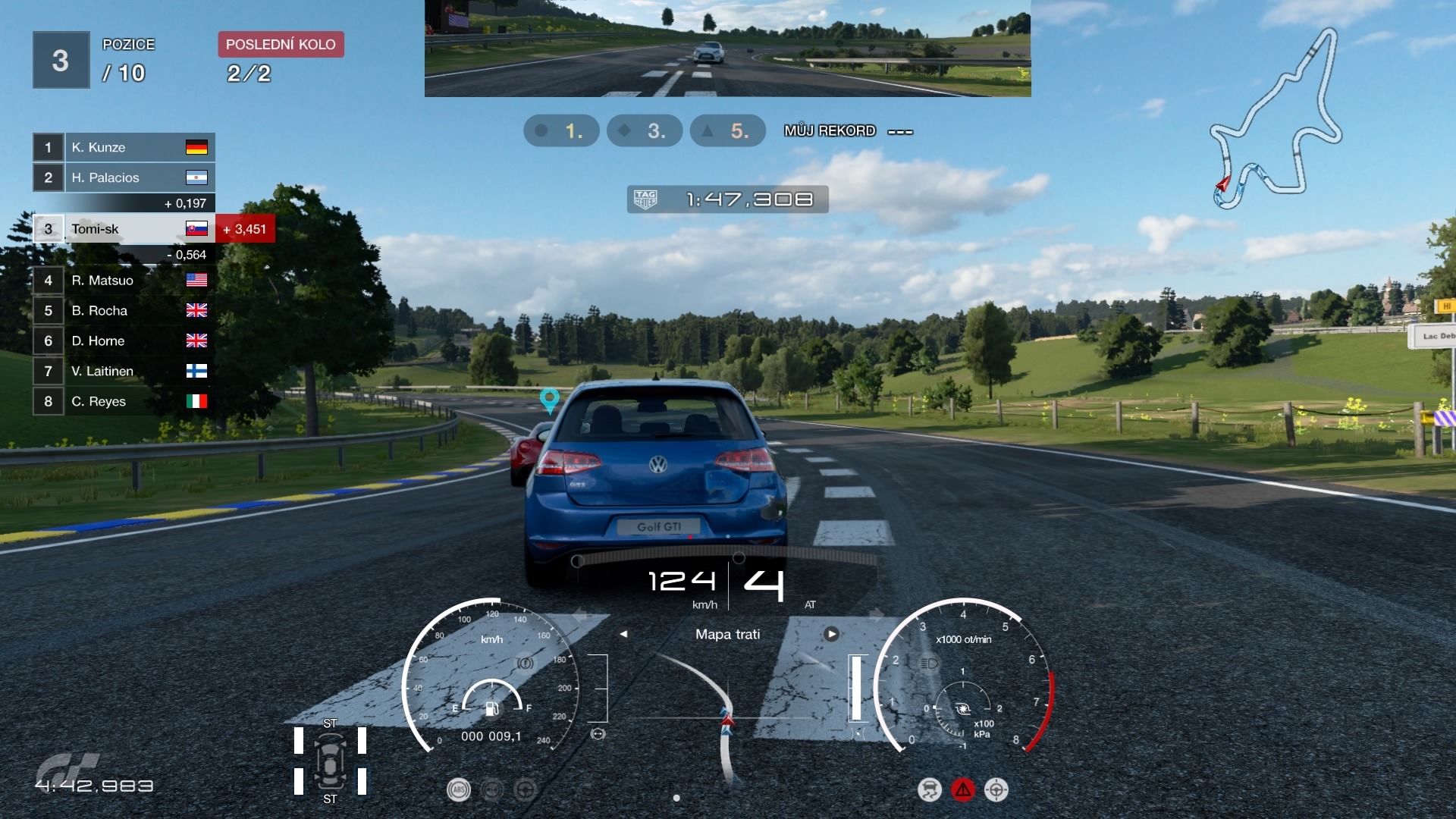Screen dimensions: 1456x819
Task: Choose the Tomi-sk player row
Action: tap(124, 229)
